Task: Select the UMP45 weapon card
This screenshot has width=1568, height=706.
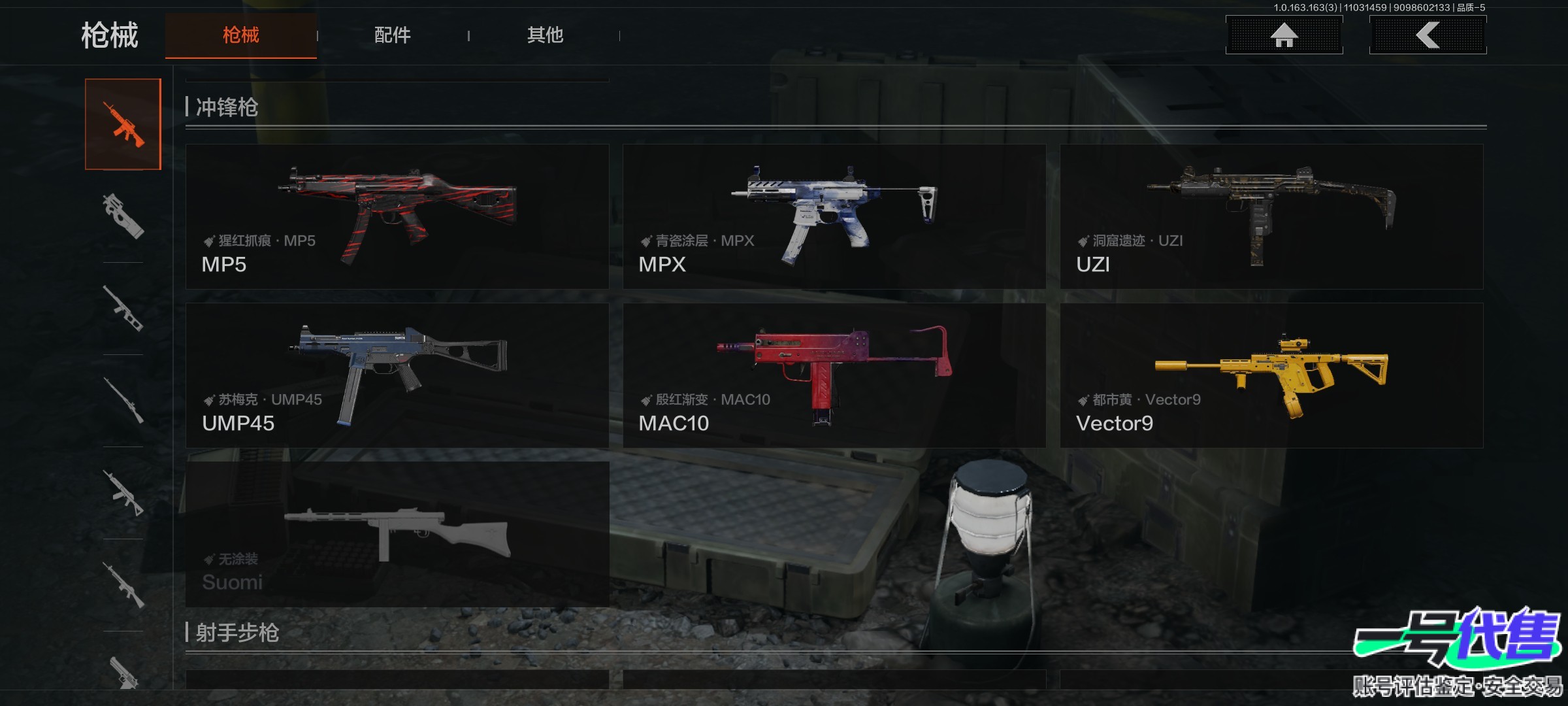Action: click(x=397, y=375)
